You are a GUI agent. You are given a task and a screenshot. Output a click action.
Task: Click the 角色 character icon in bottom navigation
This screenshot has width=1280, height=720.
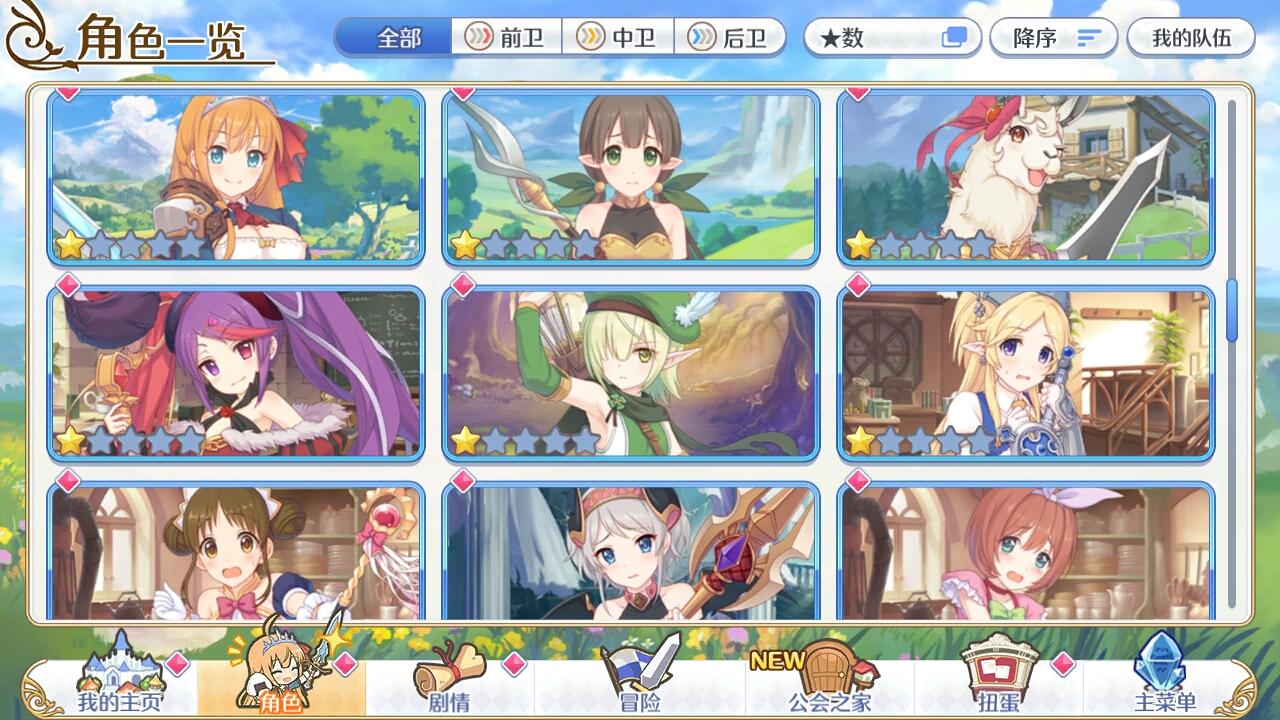pos(283,680)
